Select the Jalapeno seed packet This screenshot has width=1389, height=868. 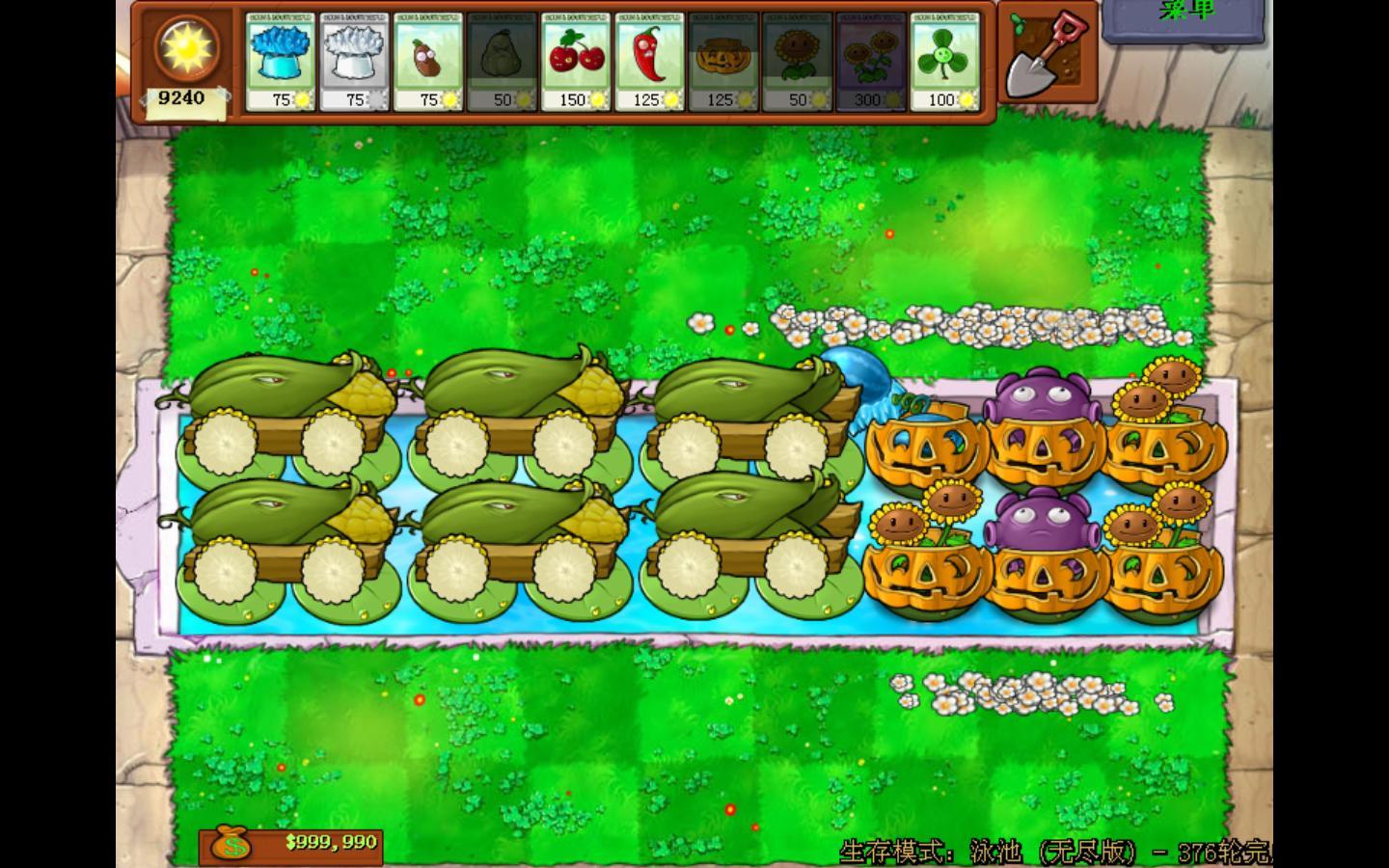tap(650, 62)
